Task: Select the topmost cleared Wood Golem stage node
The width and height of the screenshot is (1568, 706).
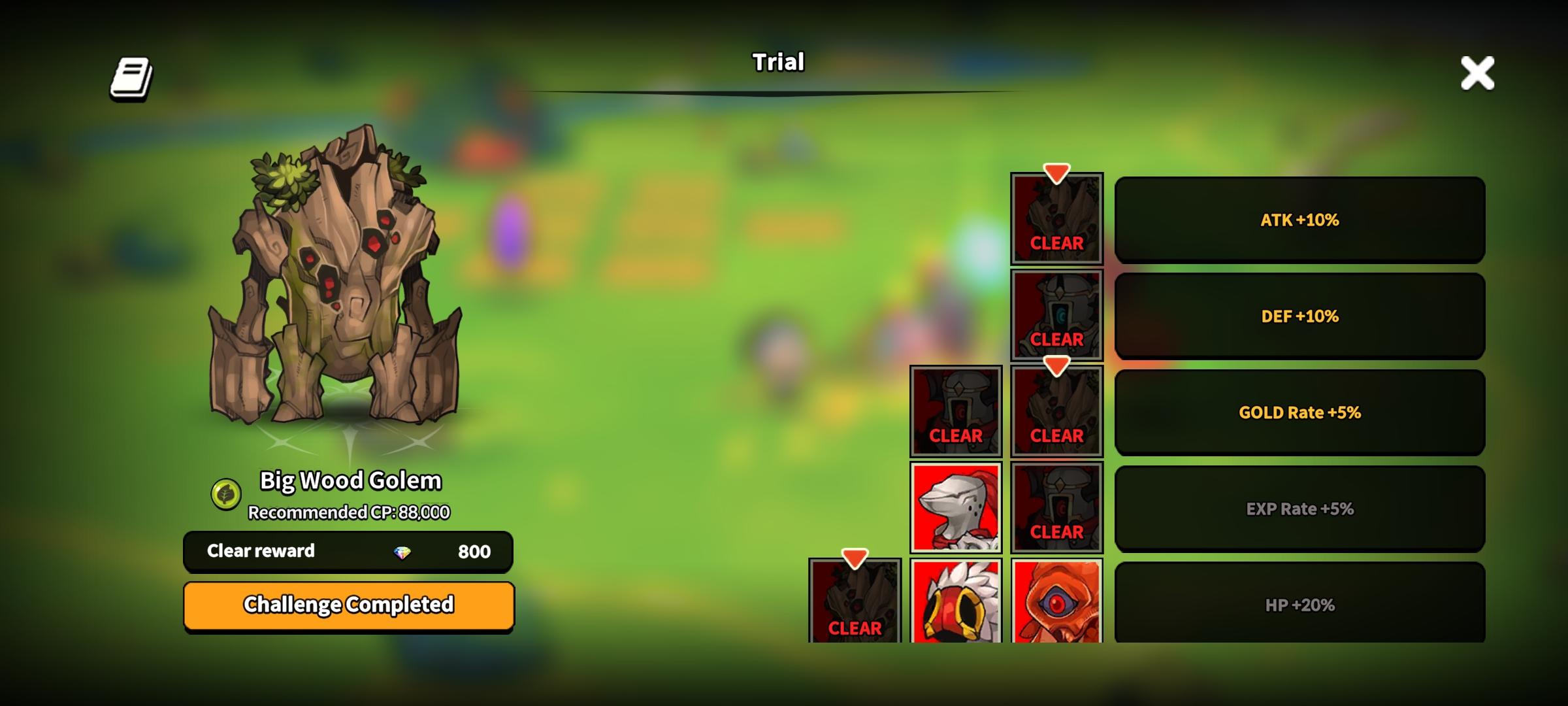Action: point(1056,220)
